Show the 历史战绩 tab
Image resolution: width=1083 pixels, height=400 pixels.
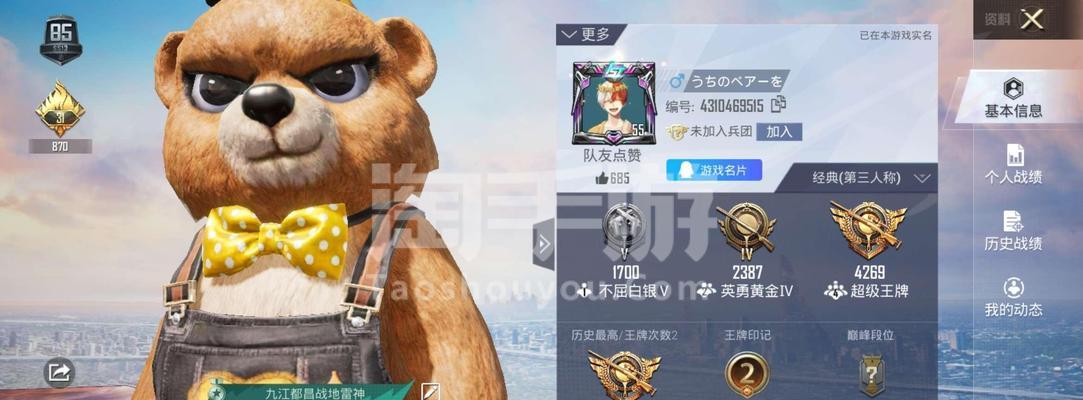pos(1013,231)
